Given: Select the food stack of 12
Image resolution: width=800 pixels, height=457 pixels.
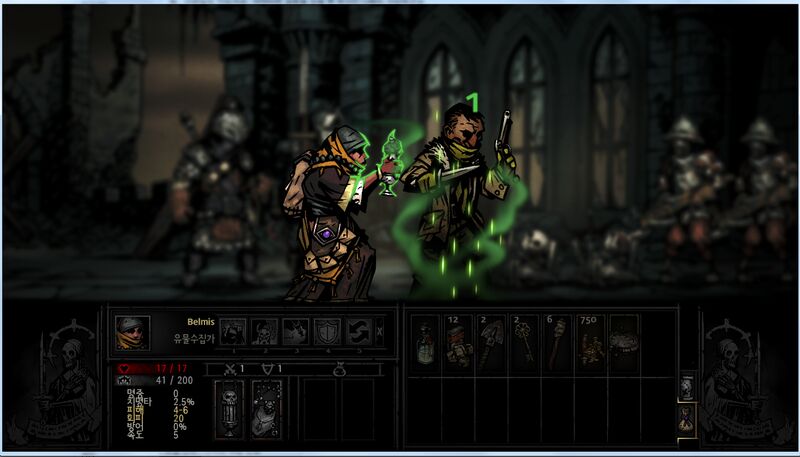Looking at the screenshot, I should pyautogui.click(x=458, y=342).
